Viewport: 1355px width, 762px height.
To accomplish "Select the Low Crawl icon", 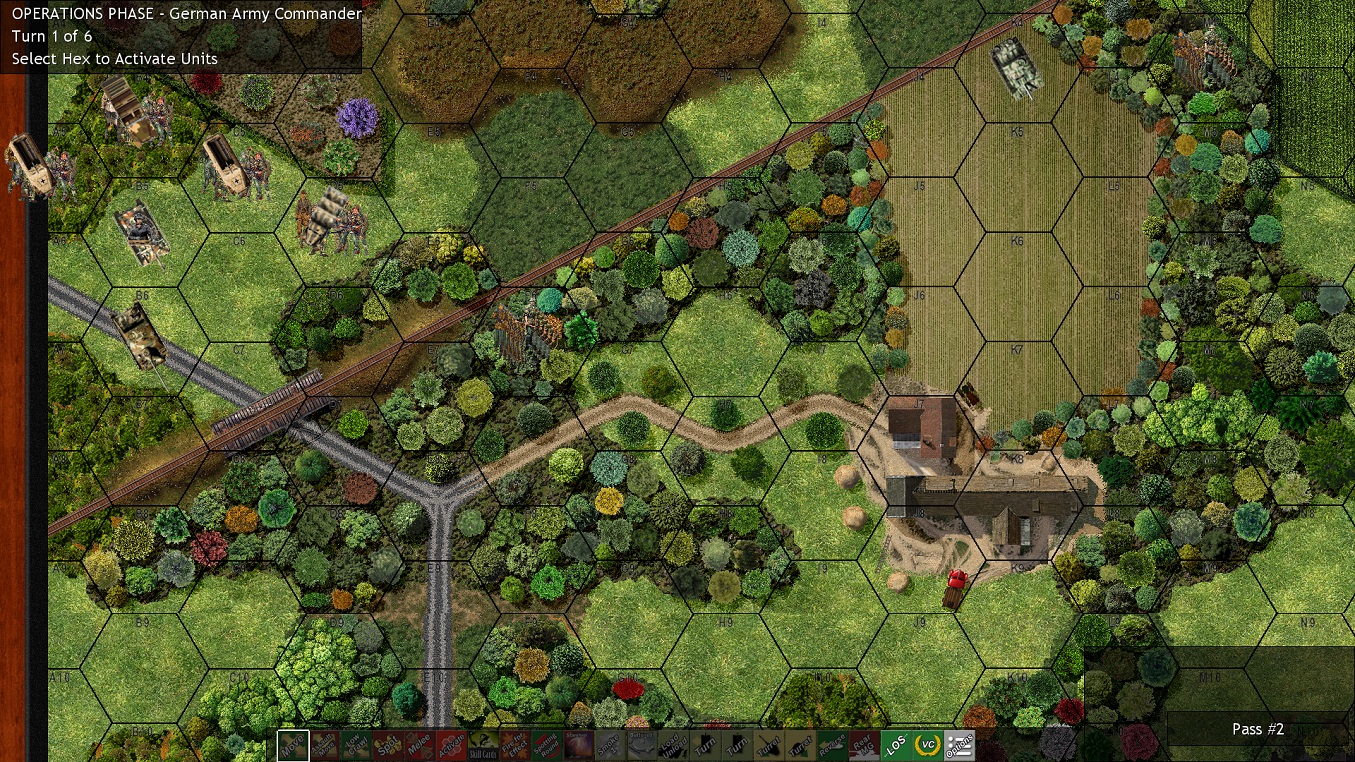I will coord(357,745).
